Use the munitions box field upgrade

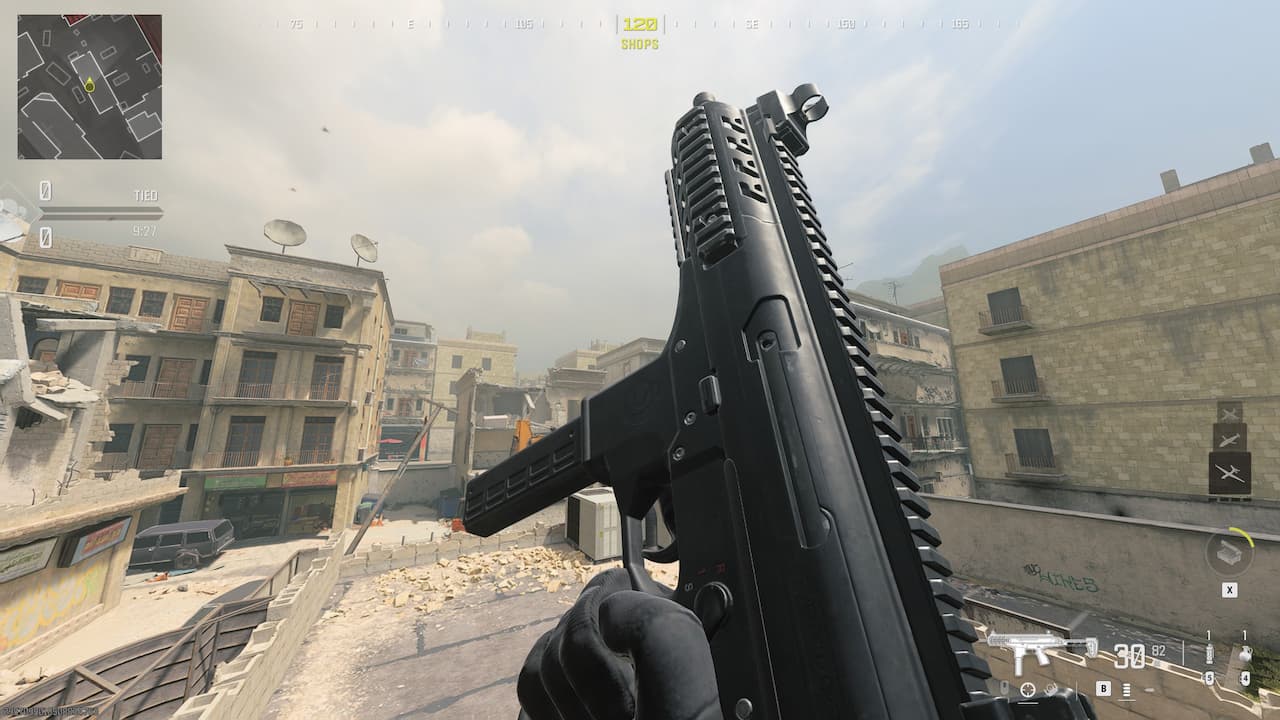[x=1229, y=552]
